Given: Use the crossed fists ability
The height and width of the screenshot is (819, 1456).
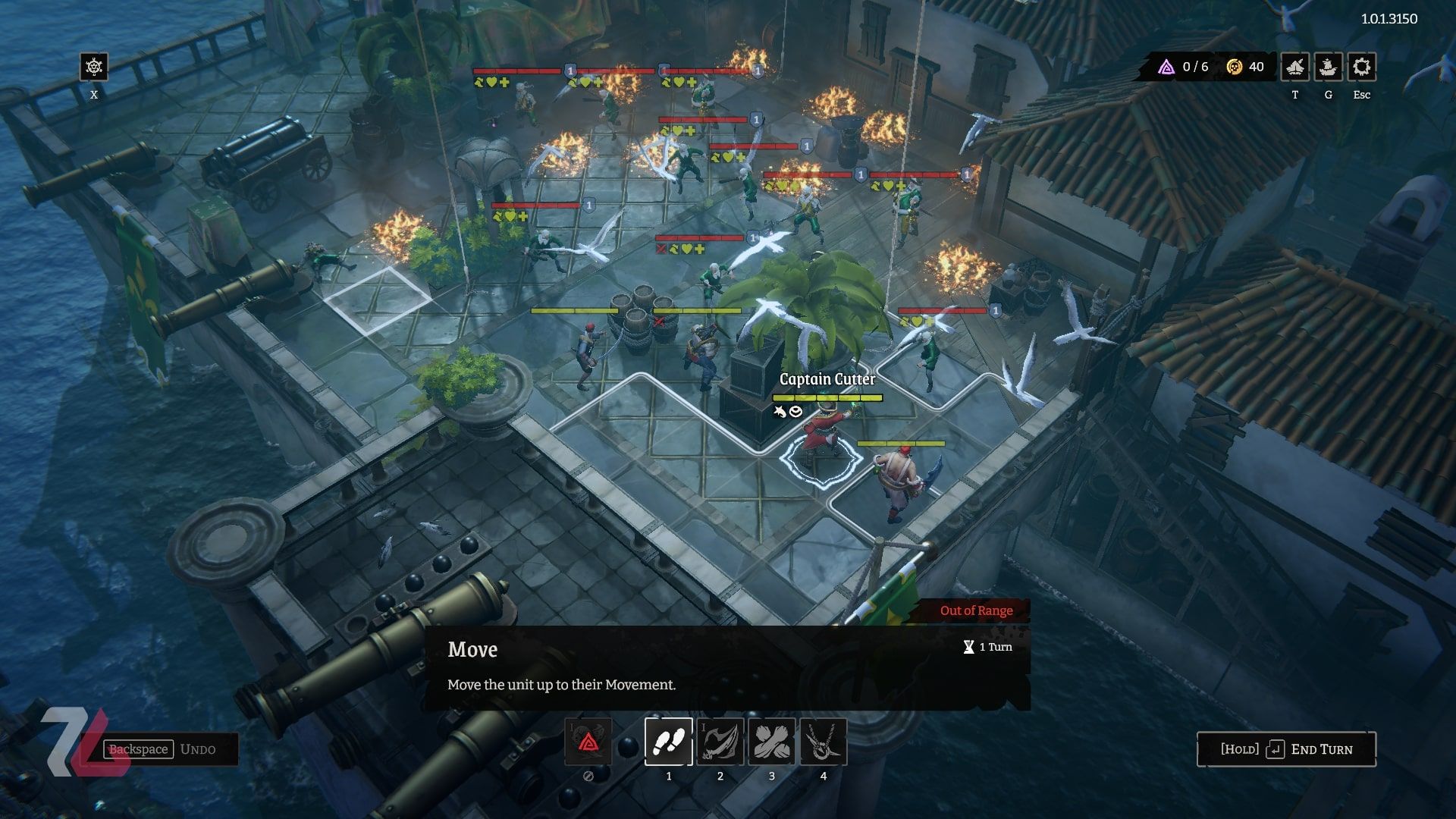Looking at the screenshot, I should coord(771,741).
